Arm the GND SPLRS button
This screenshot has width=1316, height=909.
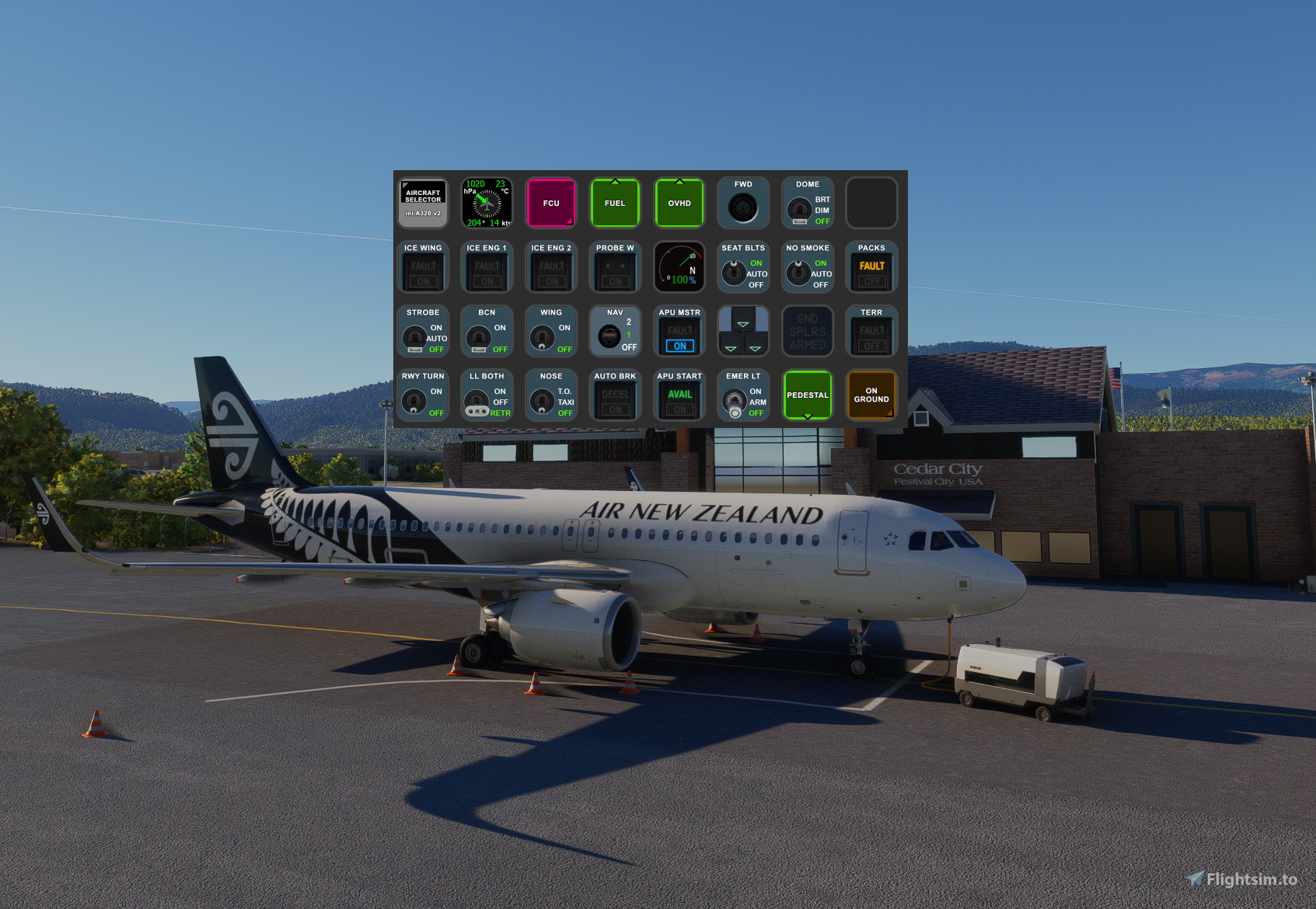(808, 331)
